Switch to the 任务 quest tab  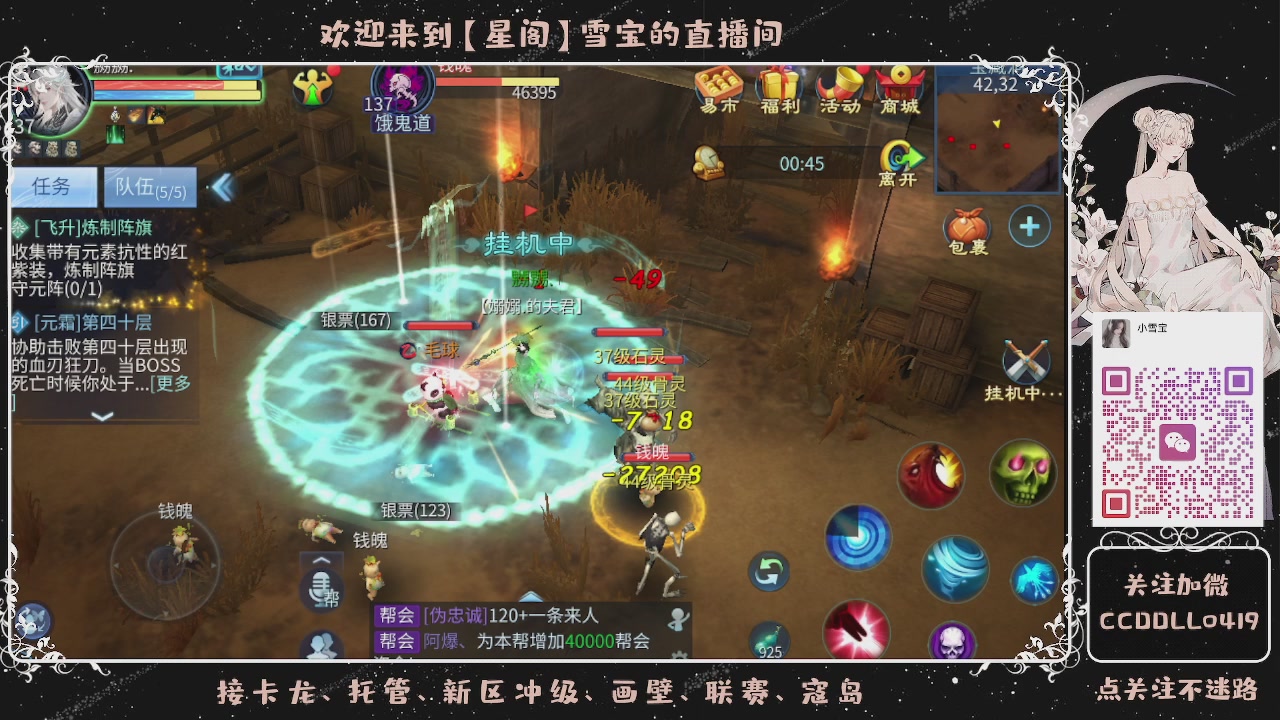pos(52,185)
